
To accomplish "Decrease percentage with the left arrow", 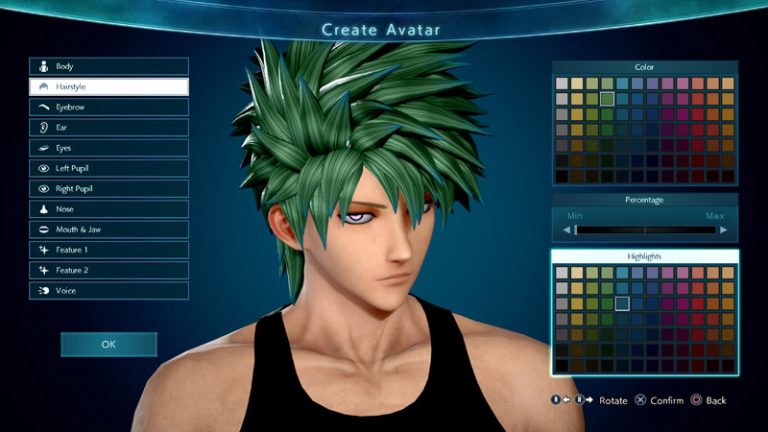I will [x=565, y=230].
